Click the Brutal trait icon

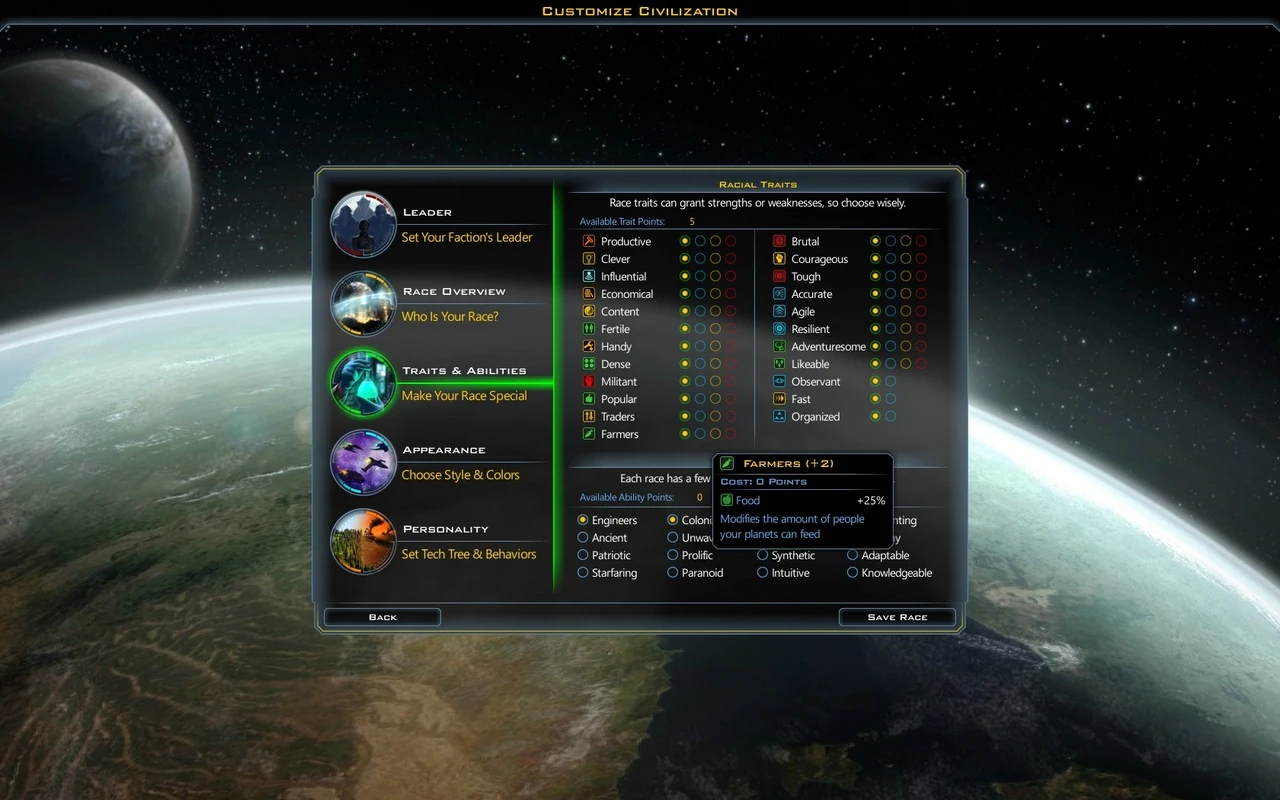pos(778,241)
